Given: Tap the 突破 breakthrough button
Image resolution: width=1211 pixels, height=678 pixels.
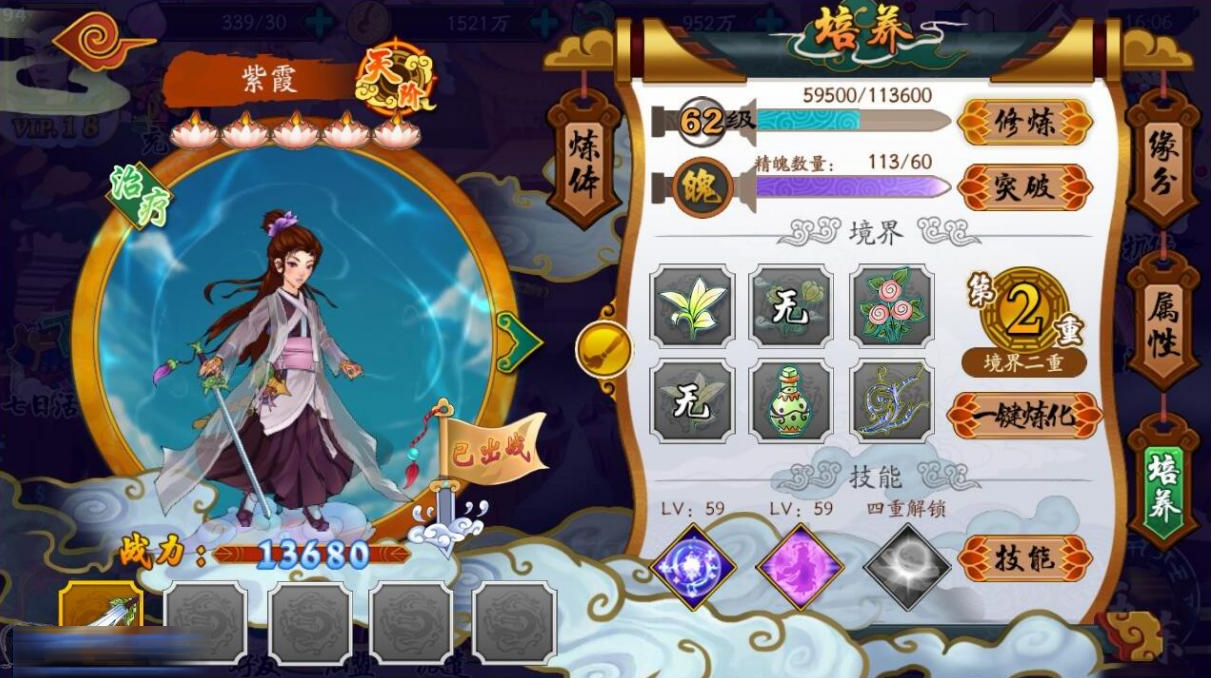Looking at the screenshot, I should coord(1024,187).
